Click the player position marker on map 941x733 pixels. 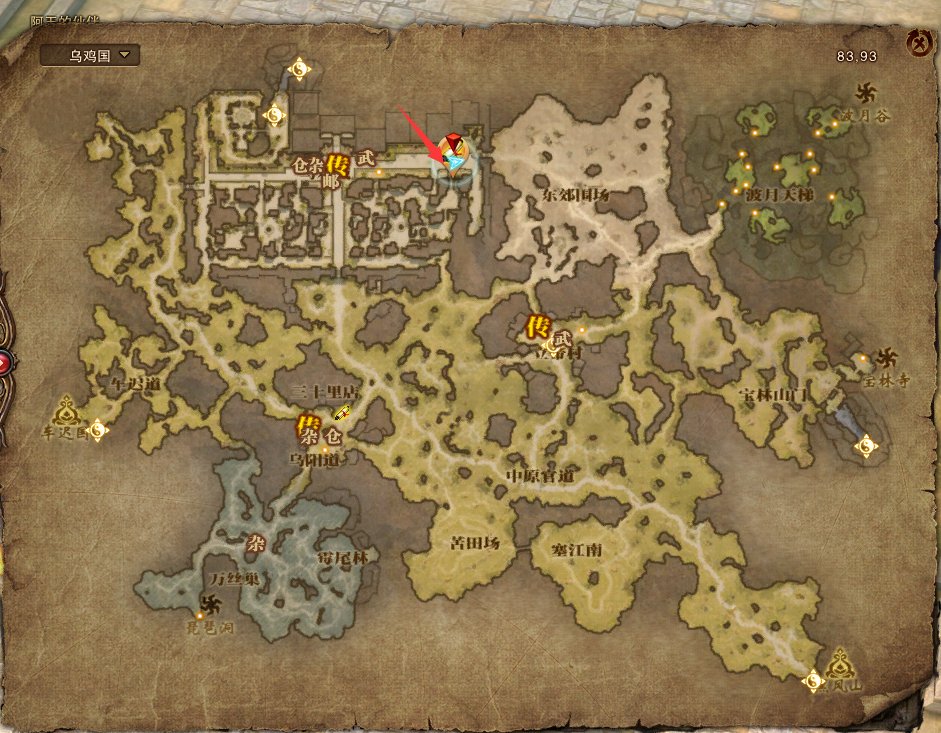pos(453,156)
